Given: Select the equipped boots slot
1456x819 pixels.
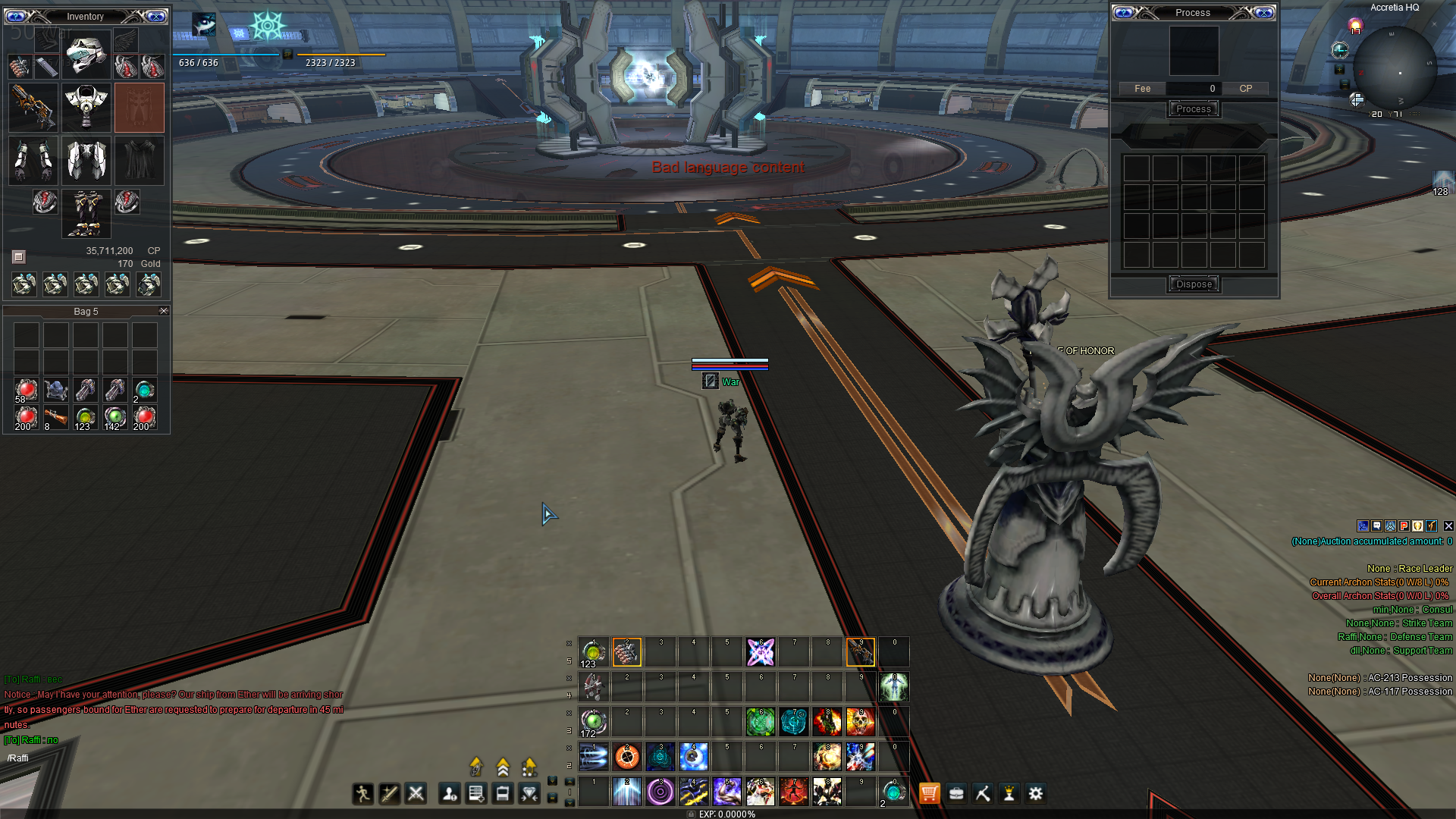Looking at the screenshot, I should (86, 213).
